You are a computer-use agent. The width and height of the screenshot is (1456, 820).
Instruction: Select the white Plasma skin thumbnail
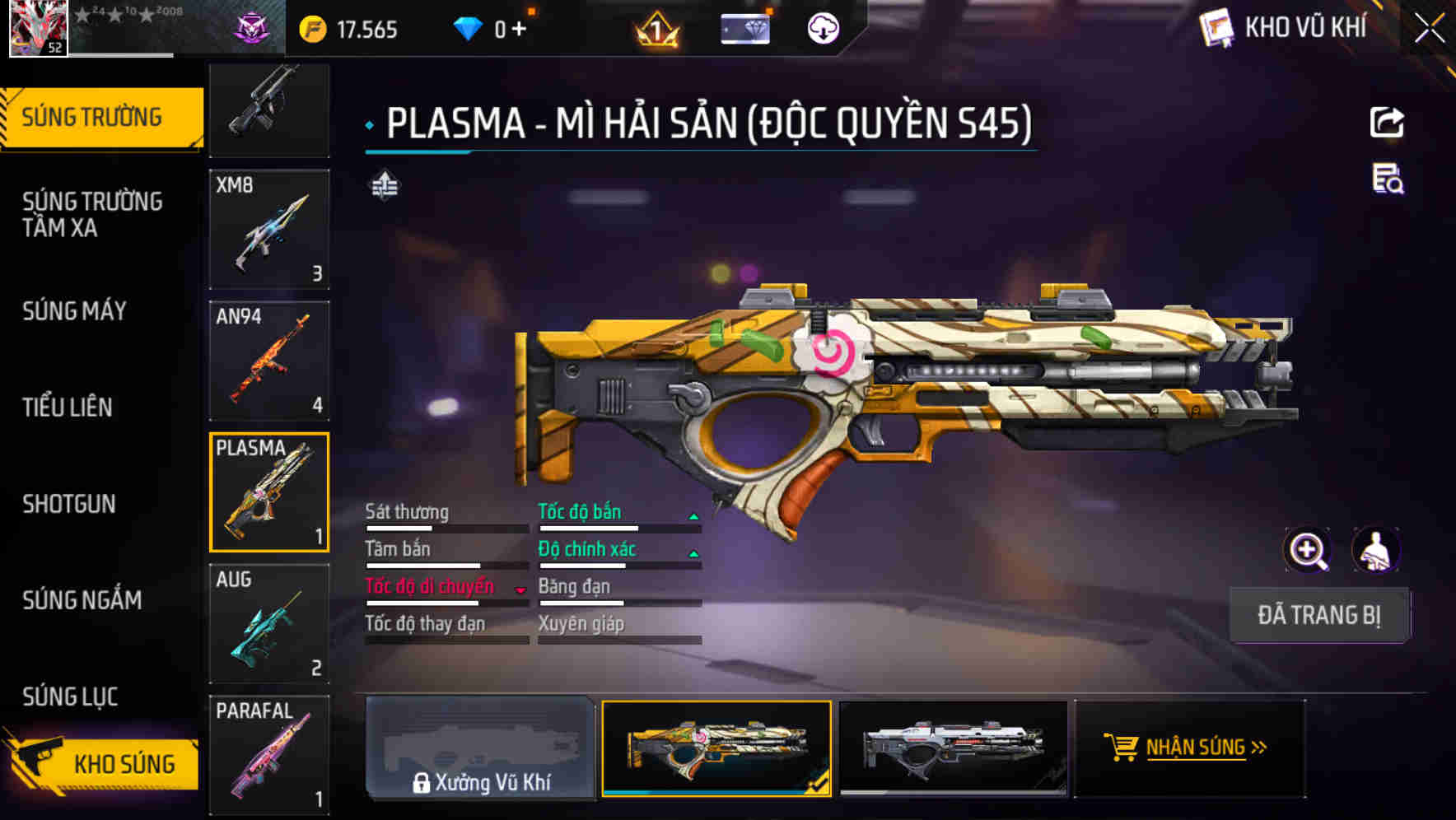[x=953, y=748]
